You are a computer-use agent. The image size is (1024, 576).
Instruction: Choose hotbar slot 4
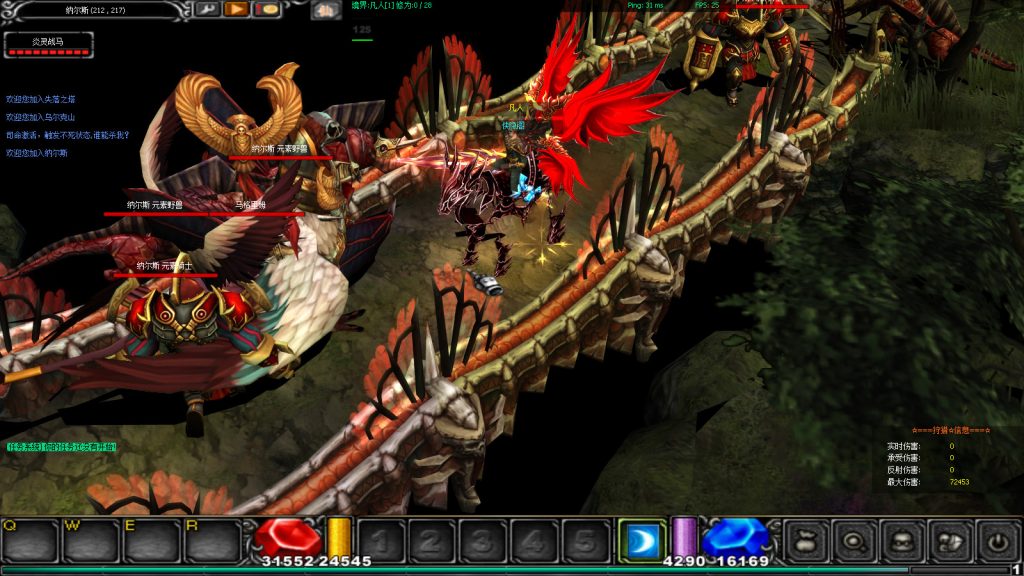(x=534, y=541)
